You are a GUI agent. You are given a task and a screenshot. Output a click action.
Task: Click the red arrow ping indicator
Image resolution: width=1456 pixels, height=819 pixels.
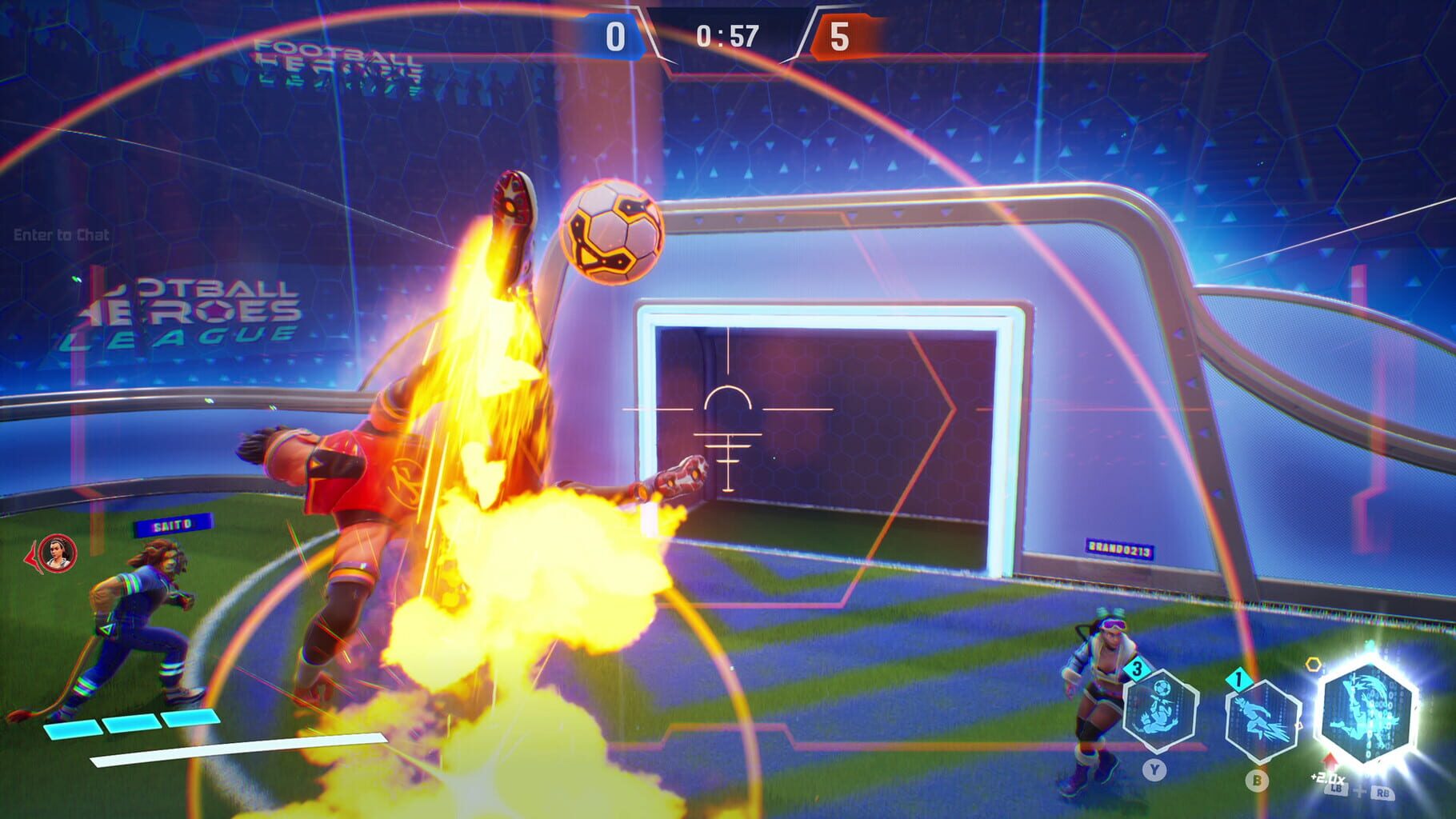point(32,553)
